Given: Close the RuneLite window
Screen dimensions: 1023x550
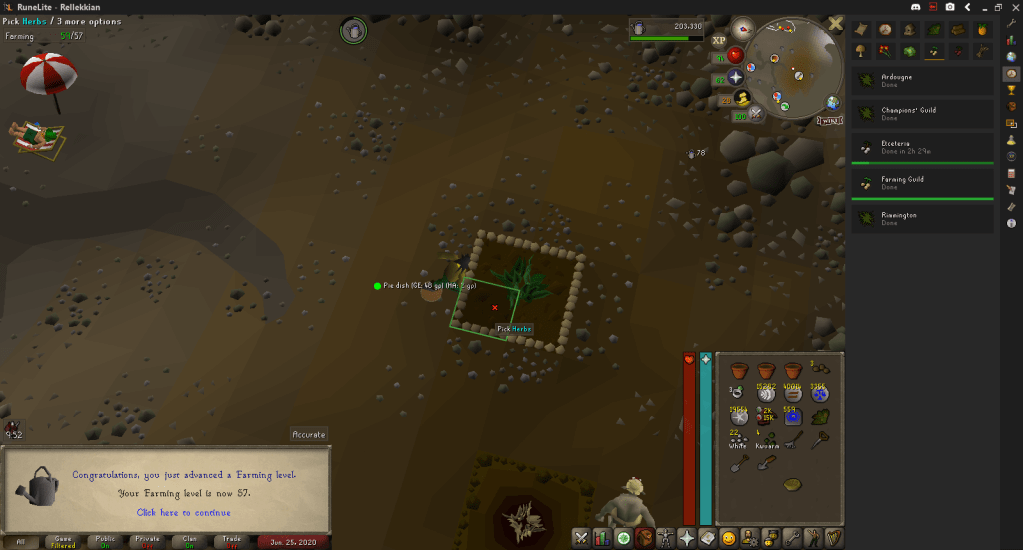Looking at the screenshot, I should point(1012,7).
